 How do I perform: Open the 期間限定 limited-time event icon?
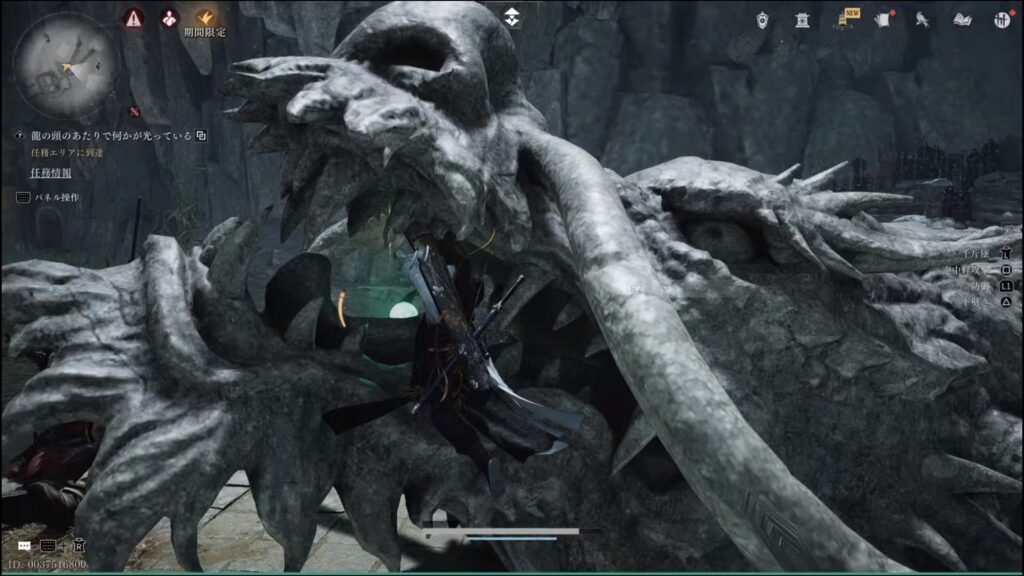point(204,18)
